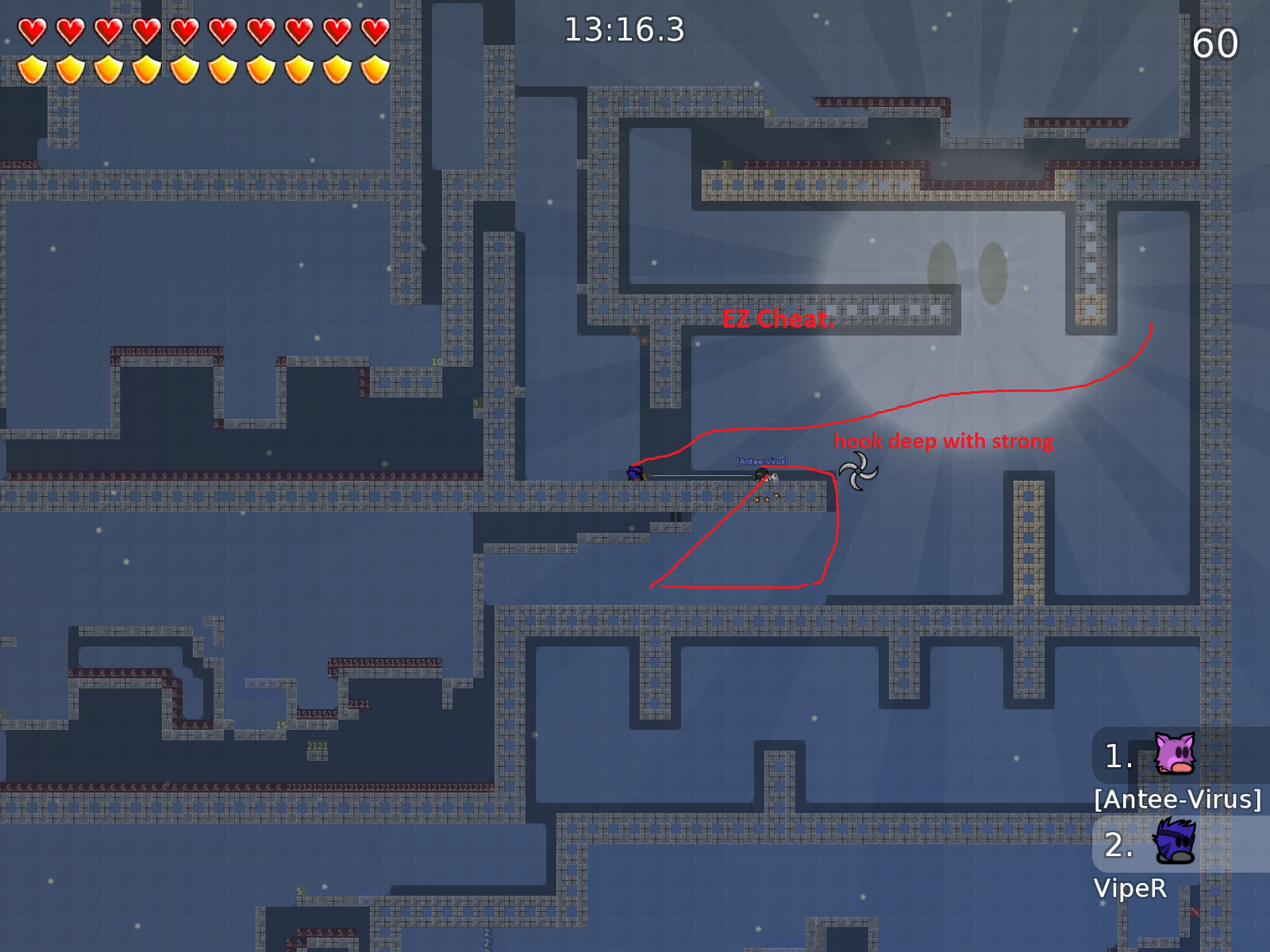Click the small coin pickups below the player
Image resolution: width=1270 pixels, height=952 pixels.
(x=766, y=498)
